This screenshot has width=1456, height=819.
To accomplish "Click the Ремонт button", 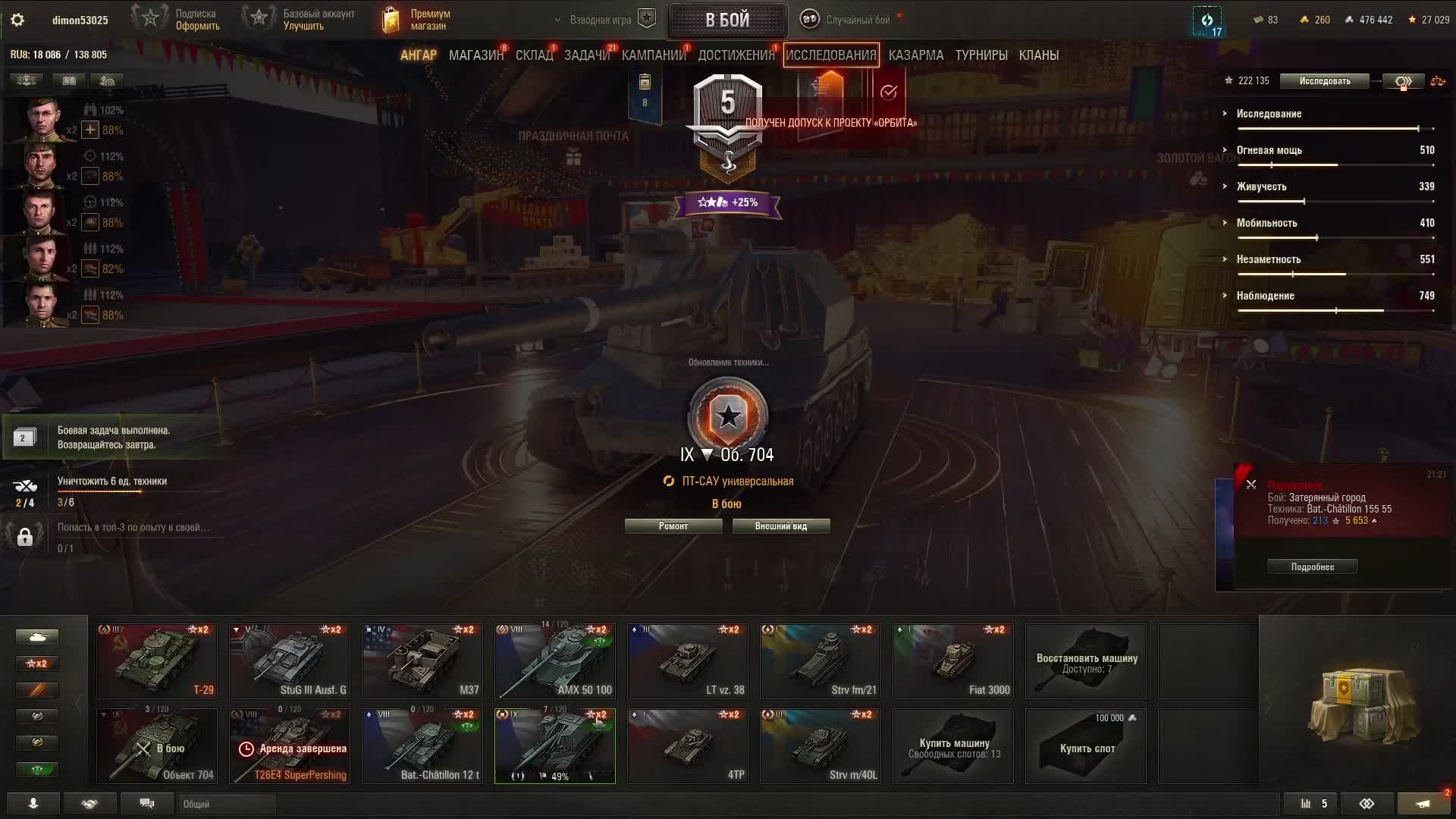I will (x=673, y=526).
